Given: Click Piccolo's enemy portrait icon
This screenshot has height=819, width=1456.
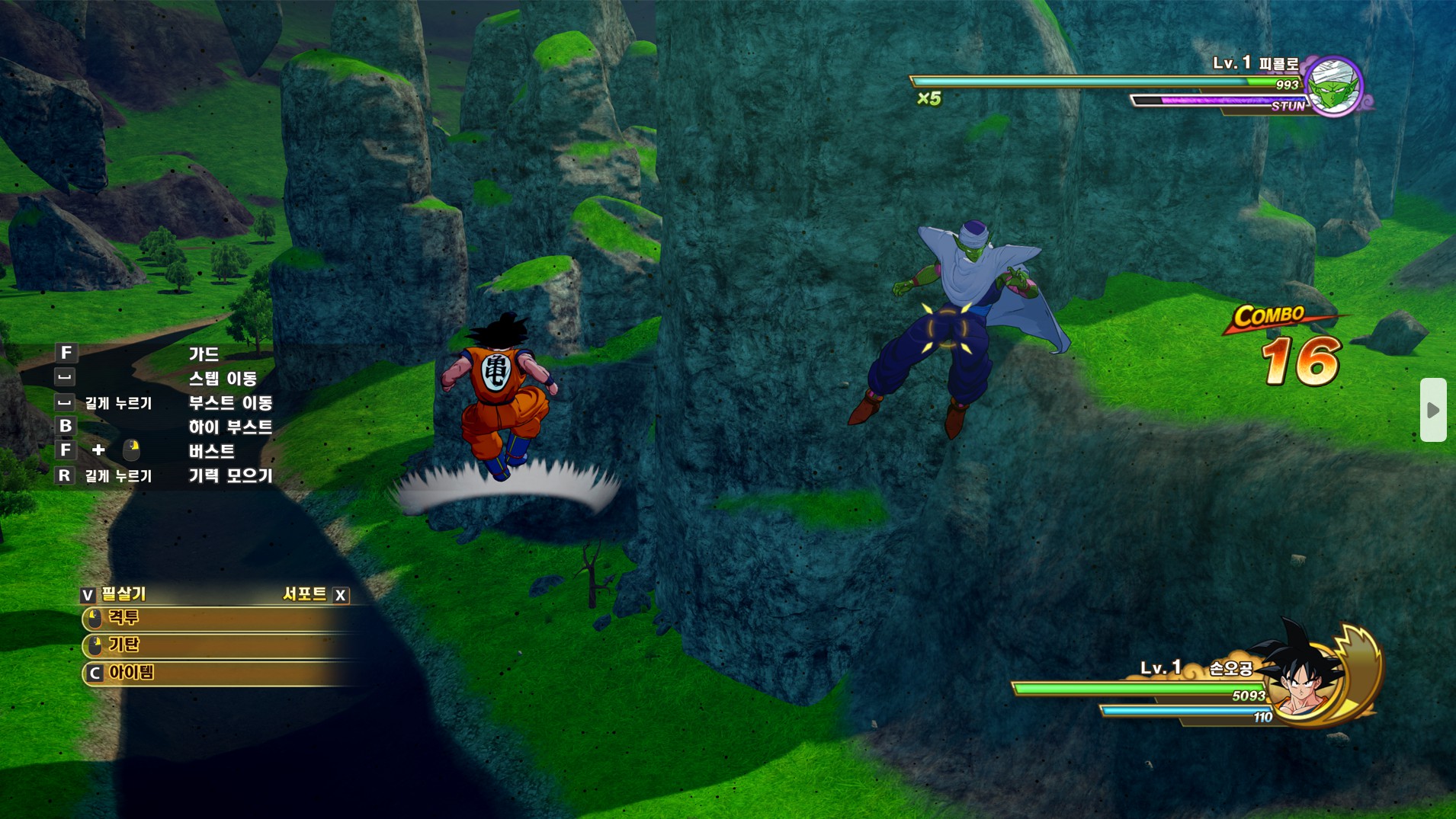Looking at the screenshot, I should 1334,87.
